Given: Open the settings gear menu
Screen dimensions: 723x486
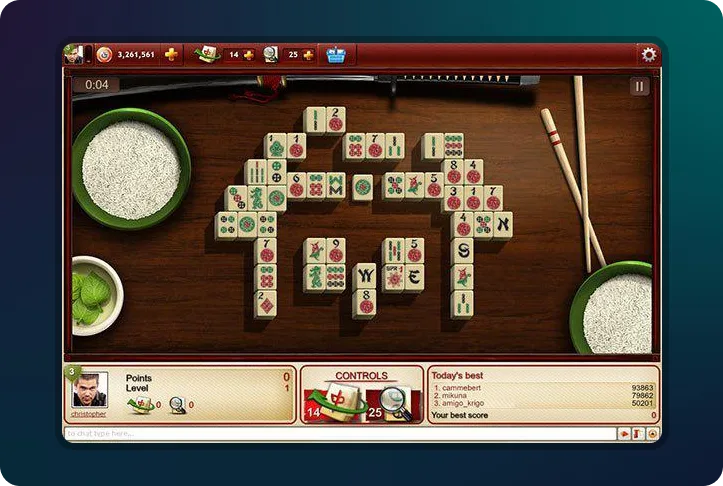Looking at the screenshot, I should pos(649,54).
